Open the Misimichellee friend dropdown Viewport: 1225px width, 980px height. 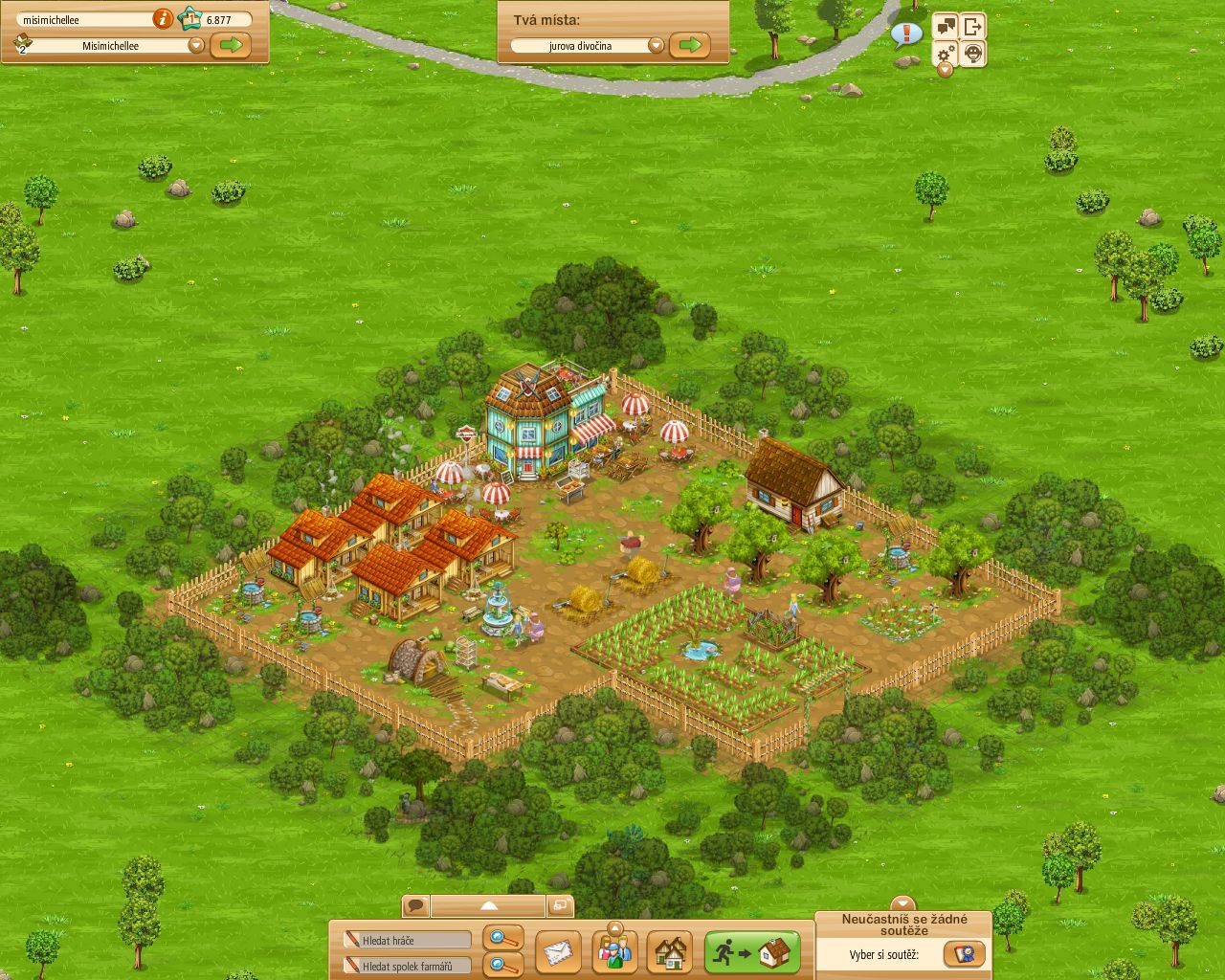(x=196, y=44)
